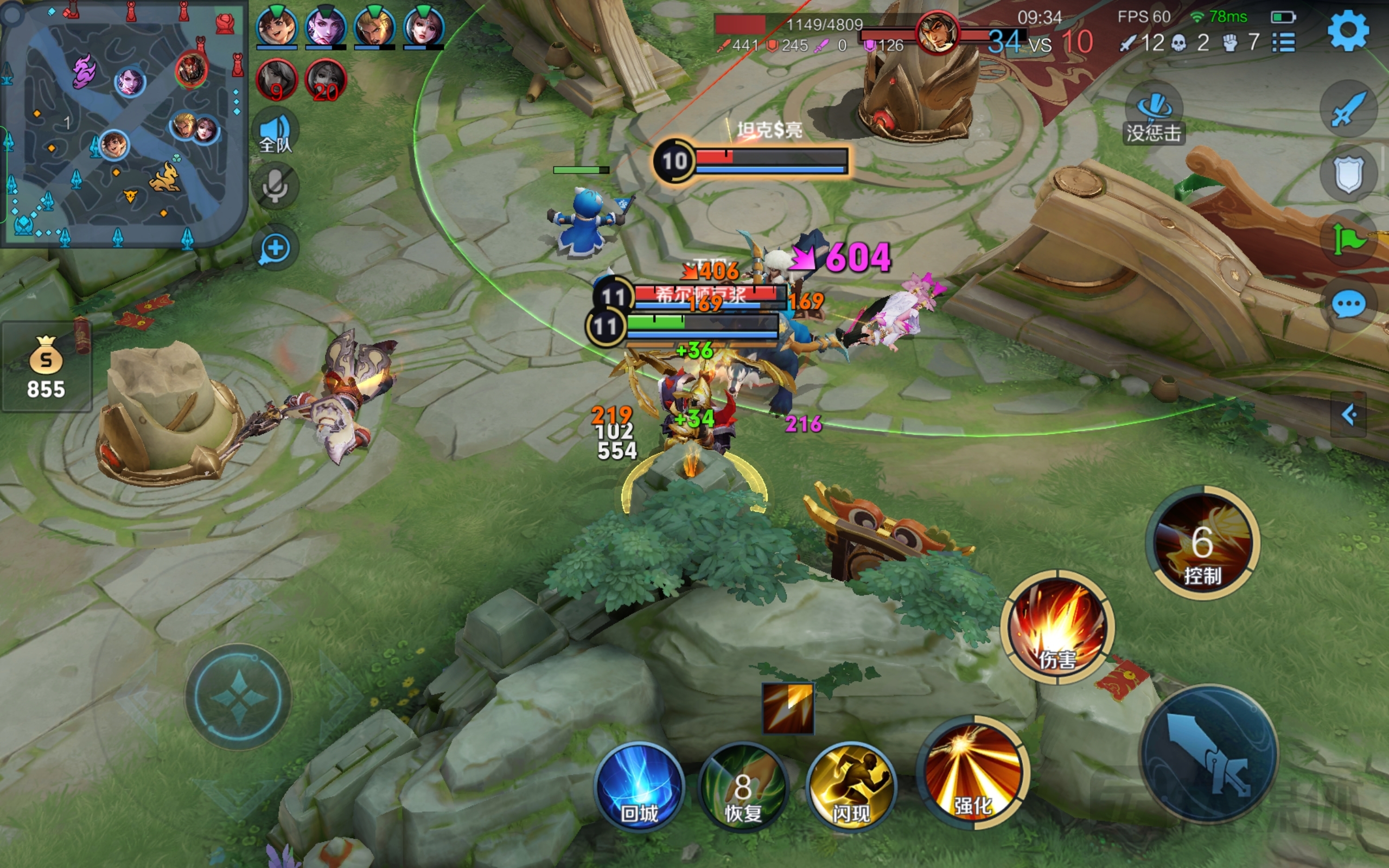Open the gold shop showing 855
1389x868 pixels.
(47, 367)
